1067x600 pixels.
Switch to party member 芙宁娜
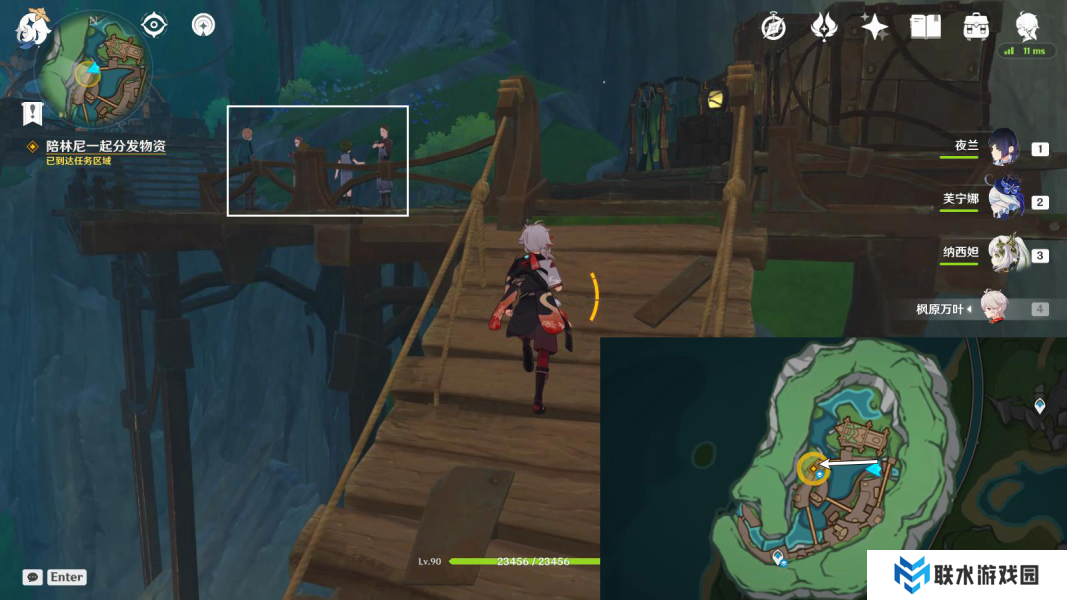(x=1003, y=200)
